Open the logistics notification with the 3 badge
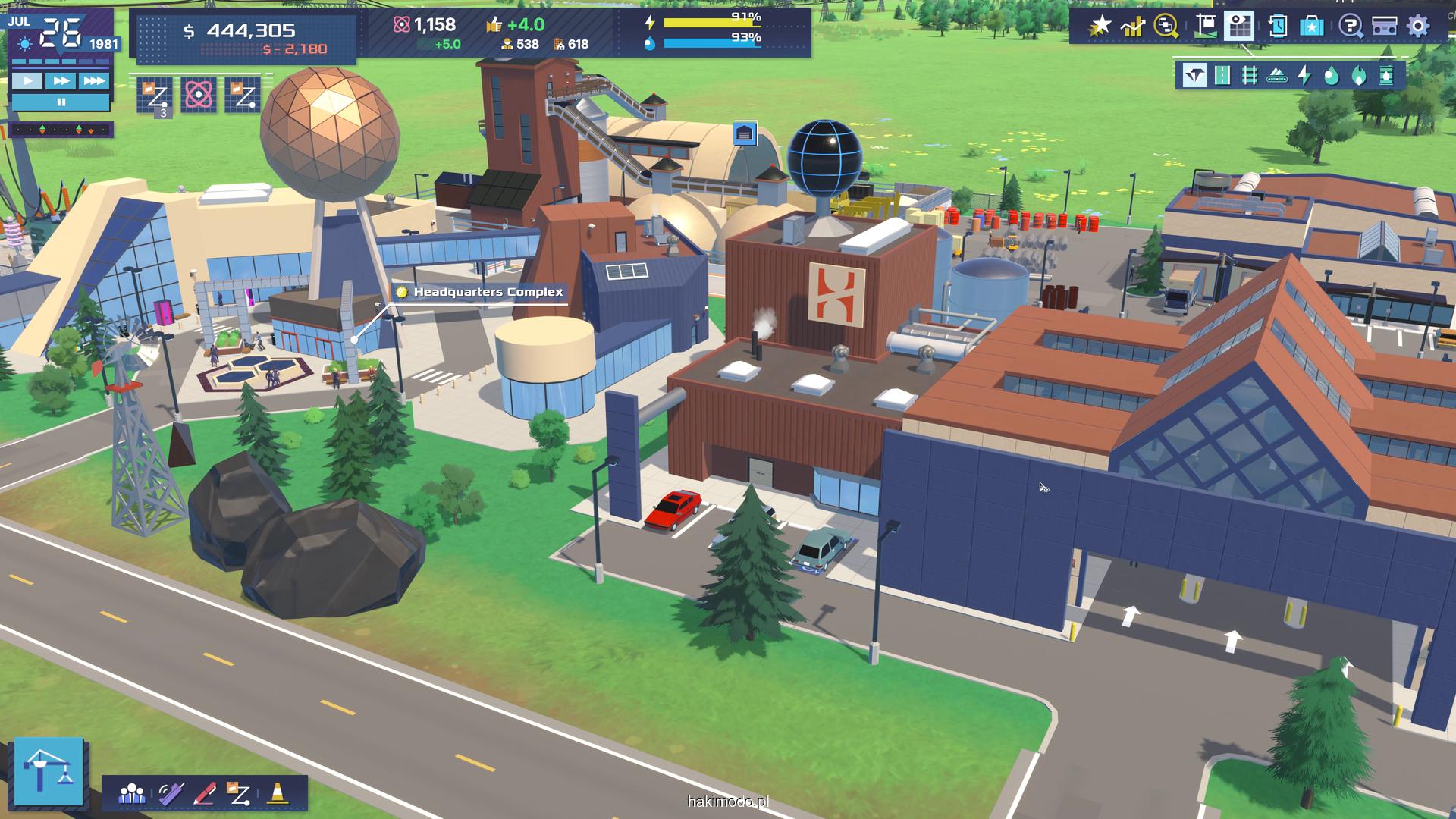 (155, 95)
